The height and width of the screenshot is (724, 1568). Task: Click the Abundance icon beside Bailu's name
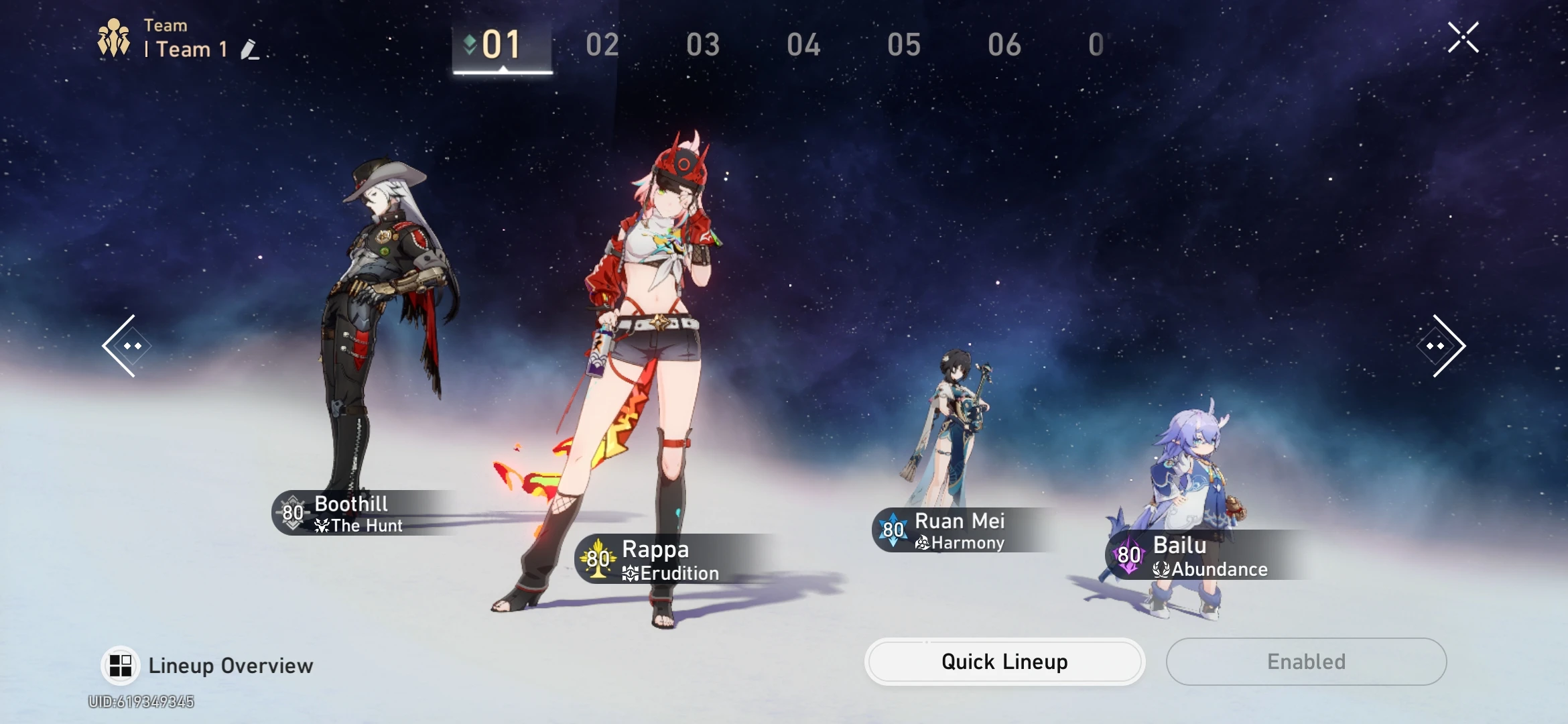click(1162, 570)
